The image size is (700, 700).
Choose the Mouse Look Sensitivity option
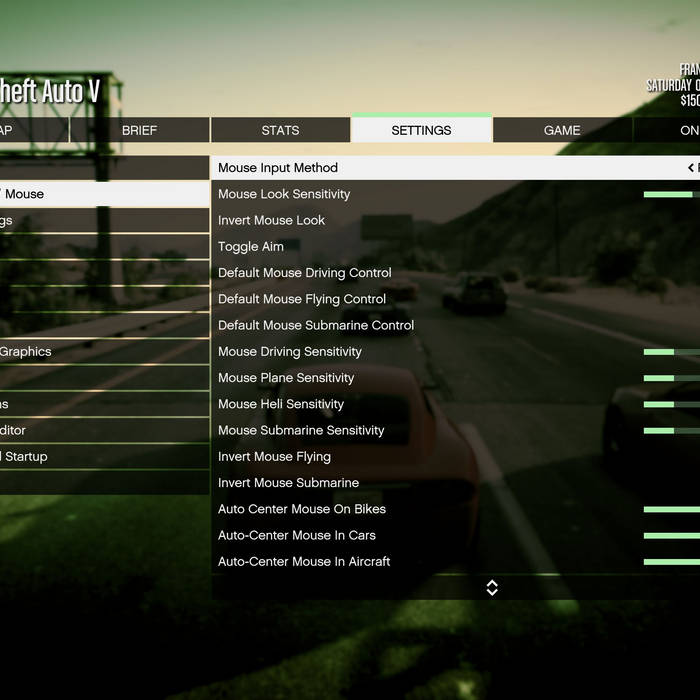pyautogui.click(x=284, y=194)
